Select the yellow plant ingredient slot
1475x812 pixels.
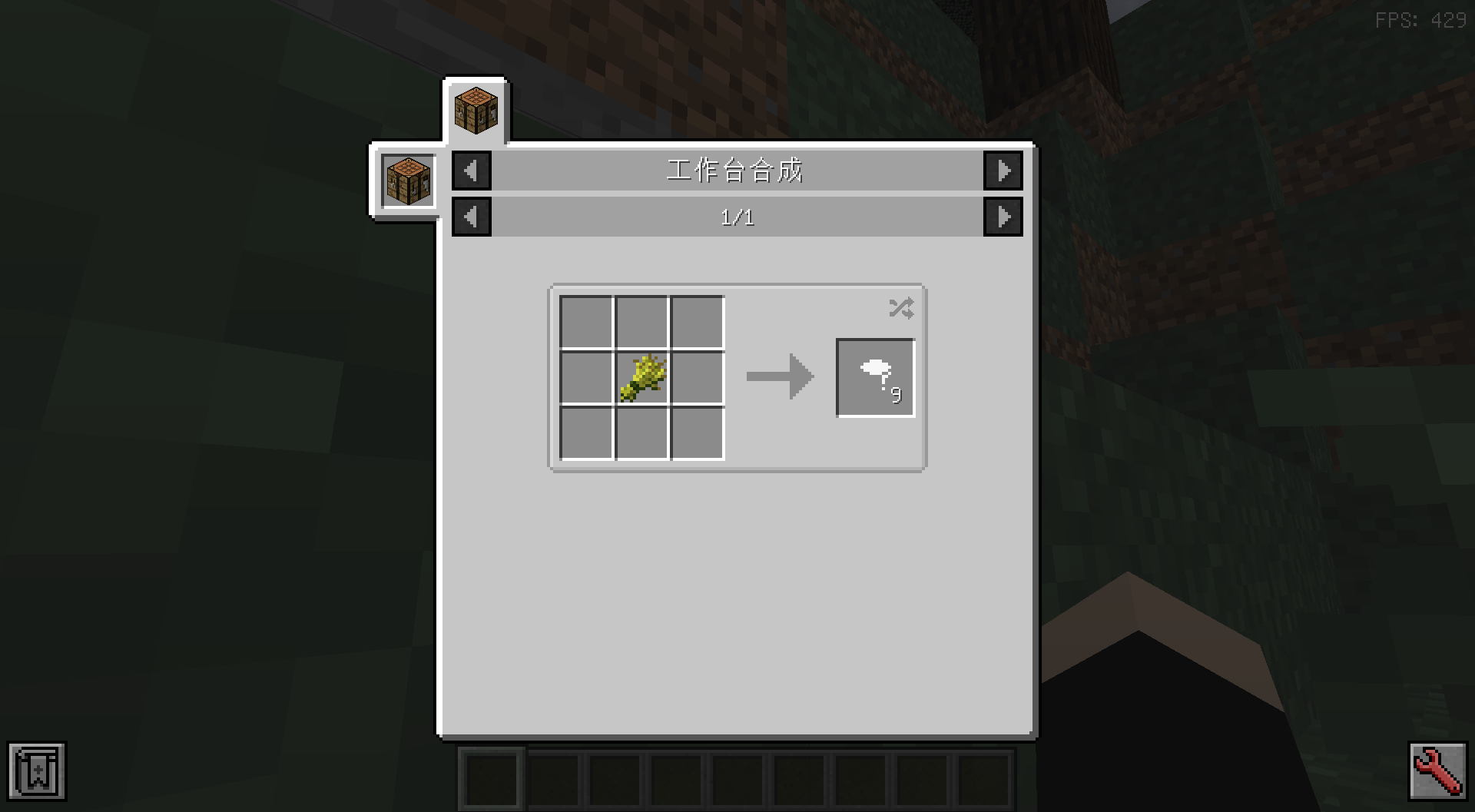coord(642,378)
